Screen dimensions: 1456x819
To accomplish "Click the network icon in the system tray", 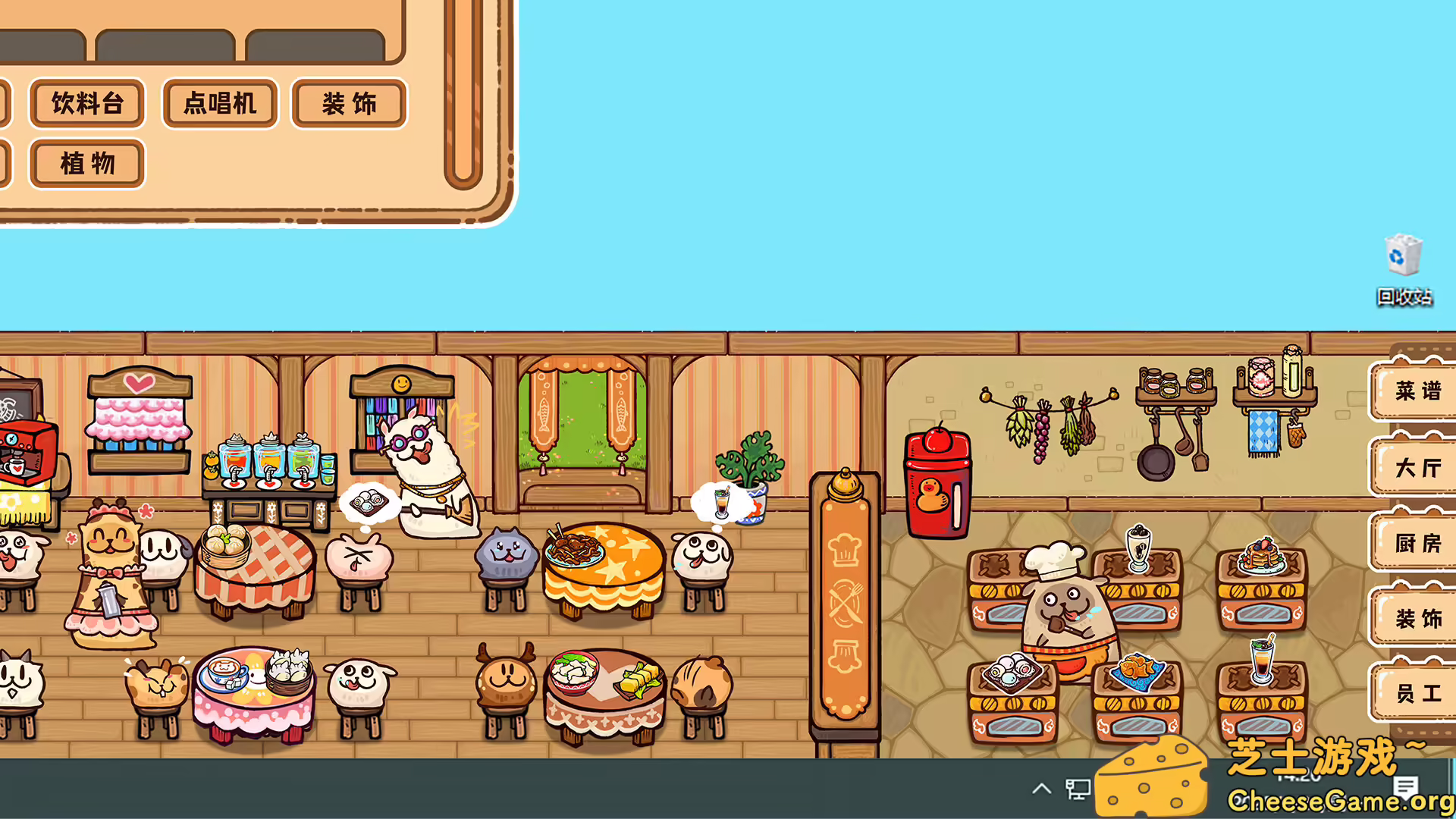I will 1080,789.
